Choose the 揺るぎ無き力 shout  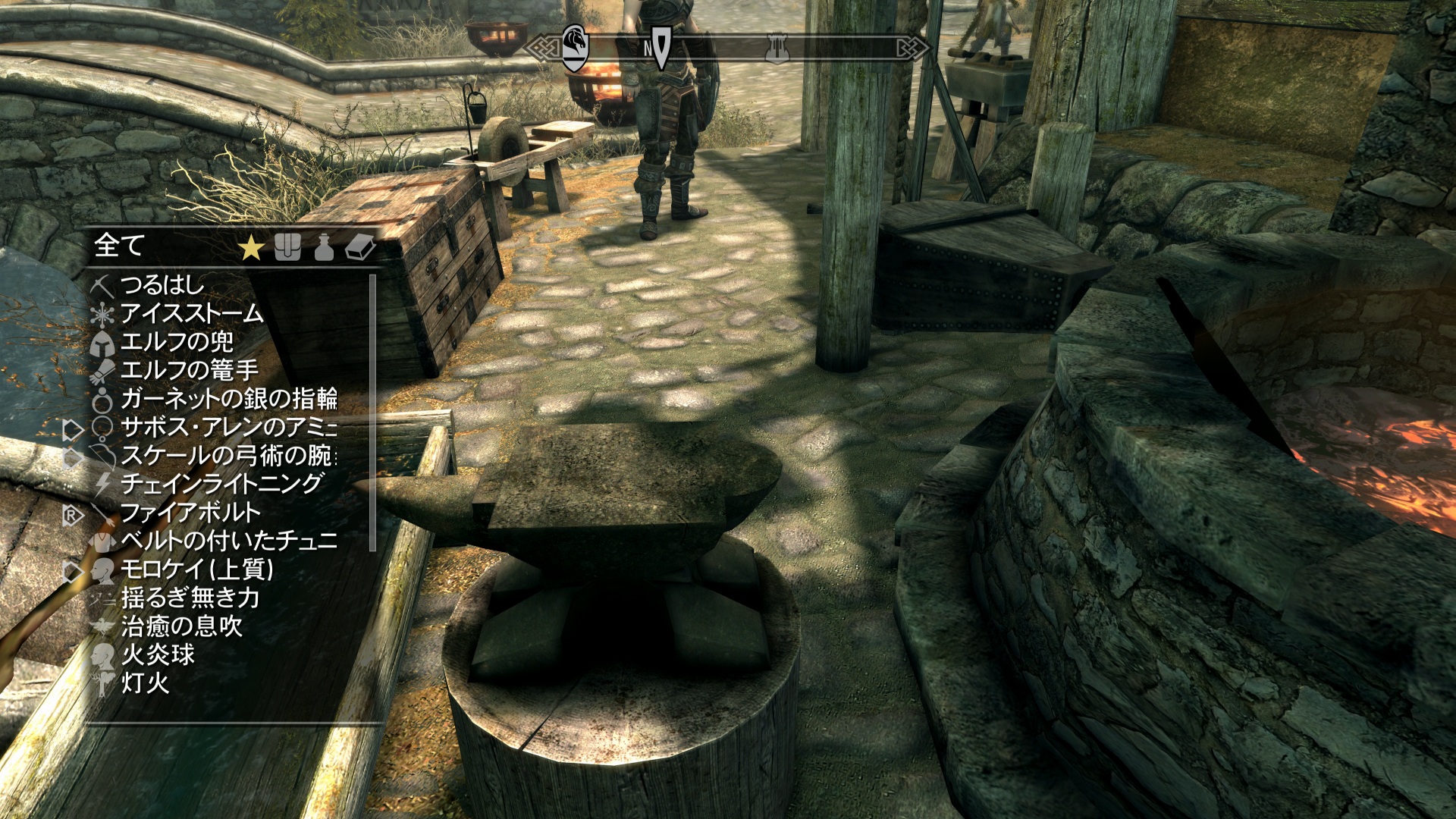tap(190, 598)
